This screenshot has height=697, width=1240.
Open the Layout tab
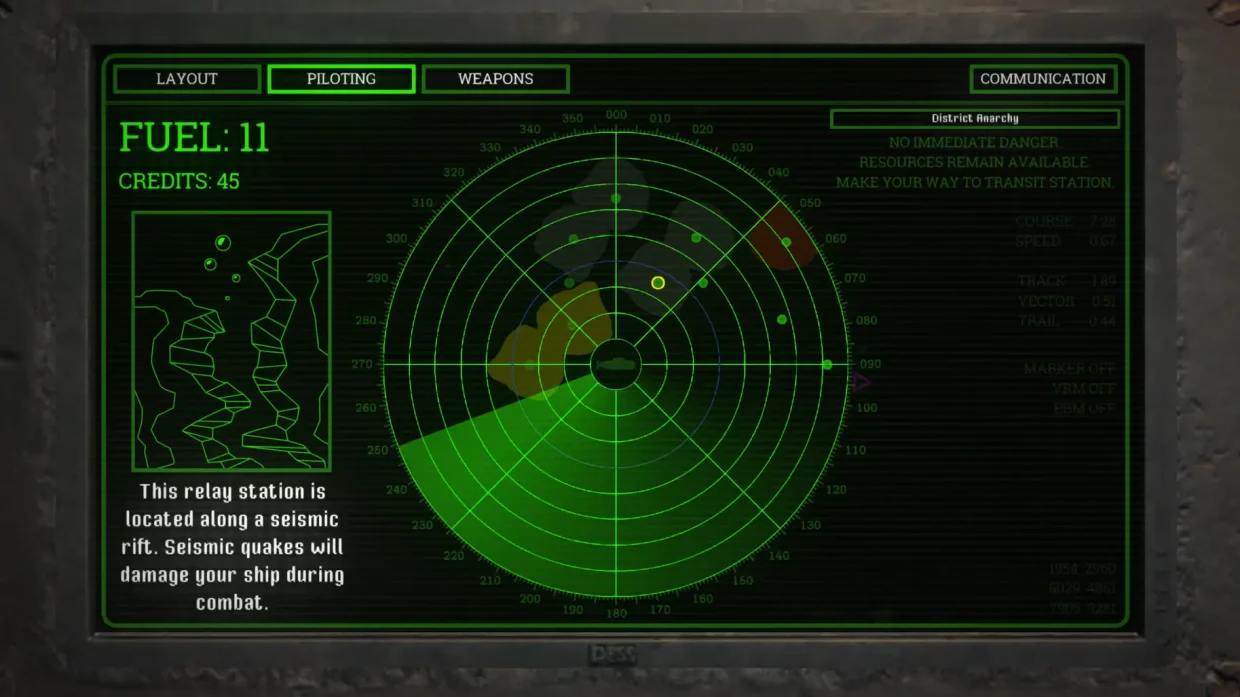pos(187,79)
